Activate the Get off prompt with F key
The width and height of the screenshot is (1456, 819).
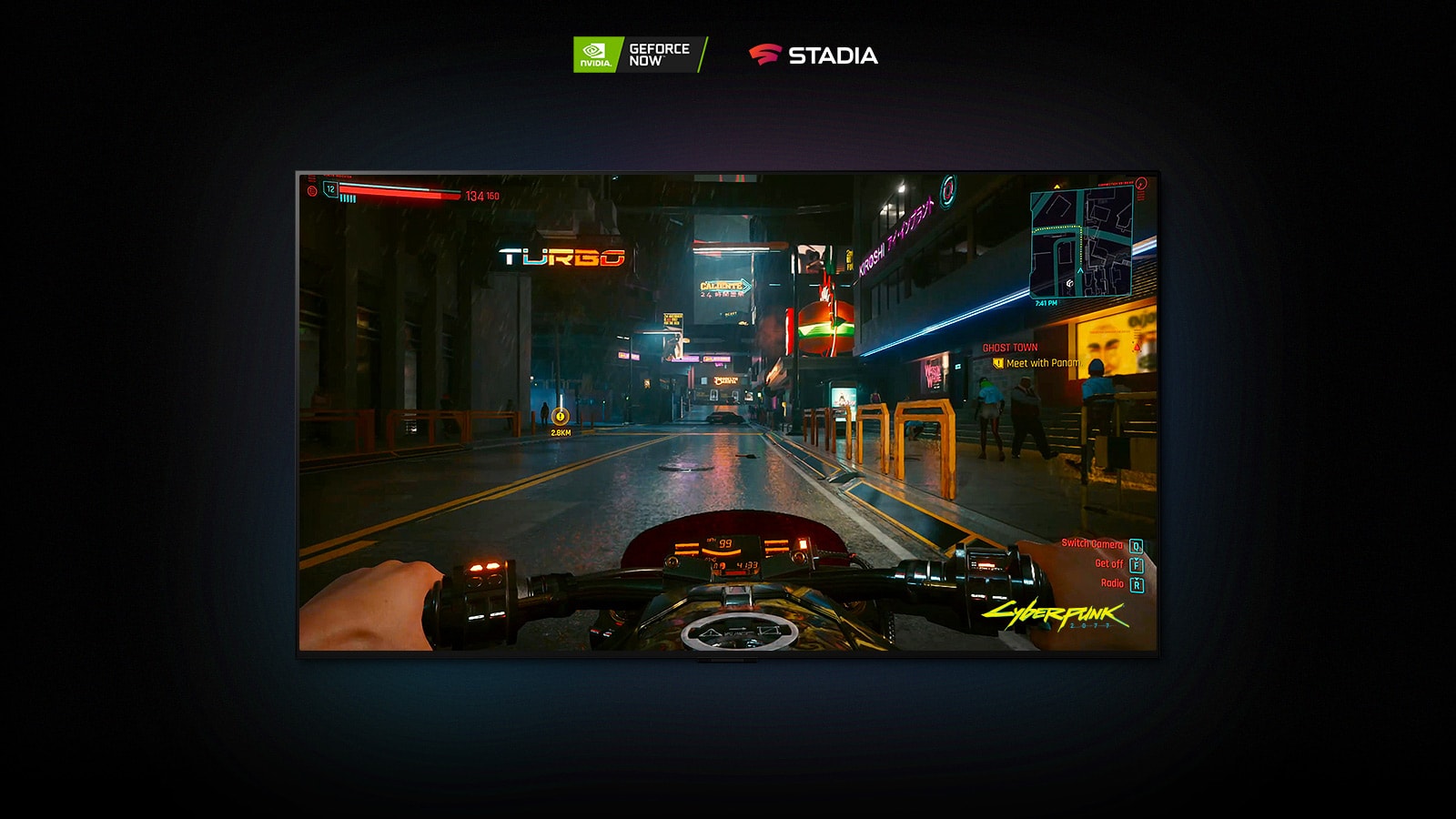(1137, 565)
